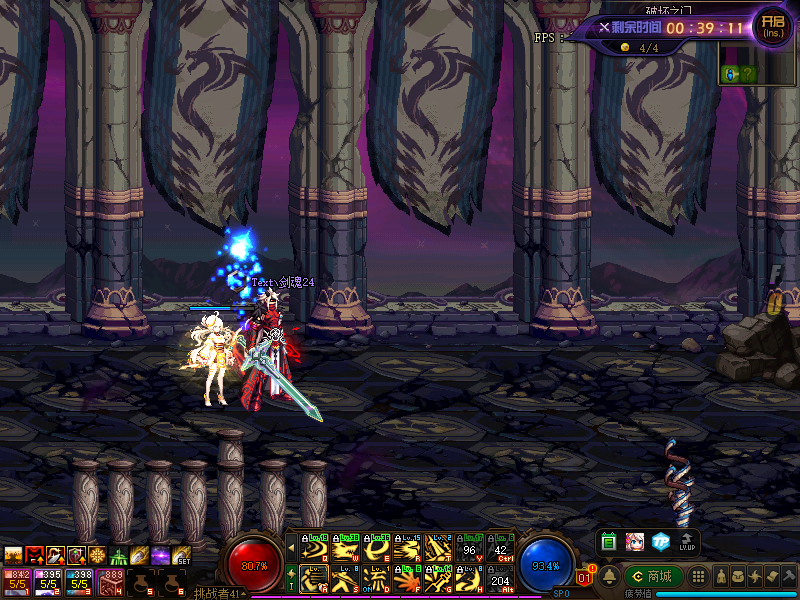The image size is (800, 600).
Task: Open the hammer icon in menu bar
Action: 789,577
